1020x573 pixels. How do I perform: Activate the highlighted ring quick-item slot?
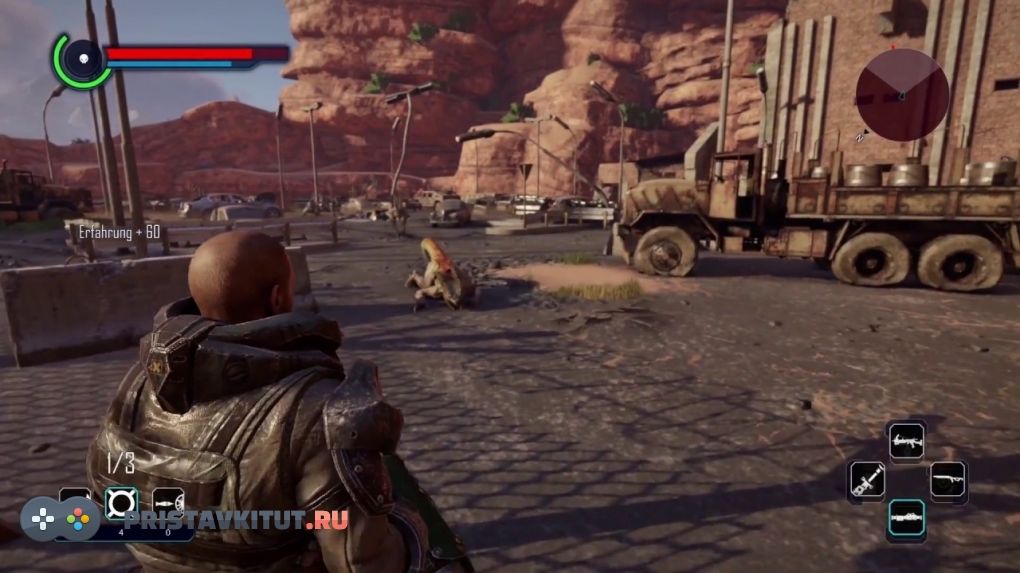click(121, 503)
